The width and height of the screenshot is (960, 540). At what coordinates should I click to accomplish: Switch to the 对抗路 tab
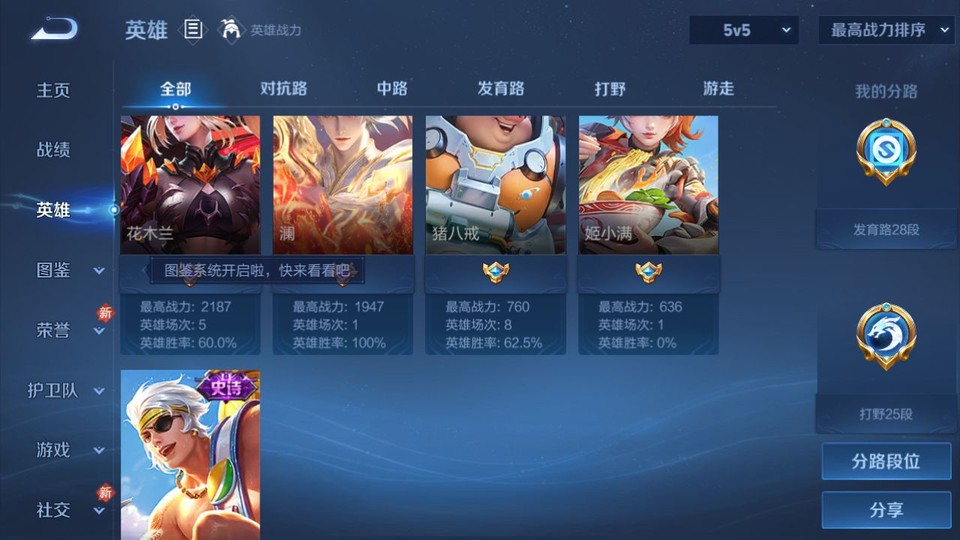point(283,88)
